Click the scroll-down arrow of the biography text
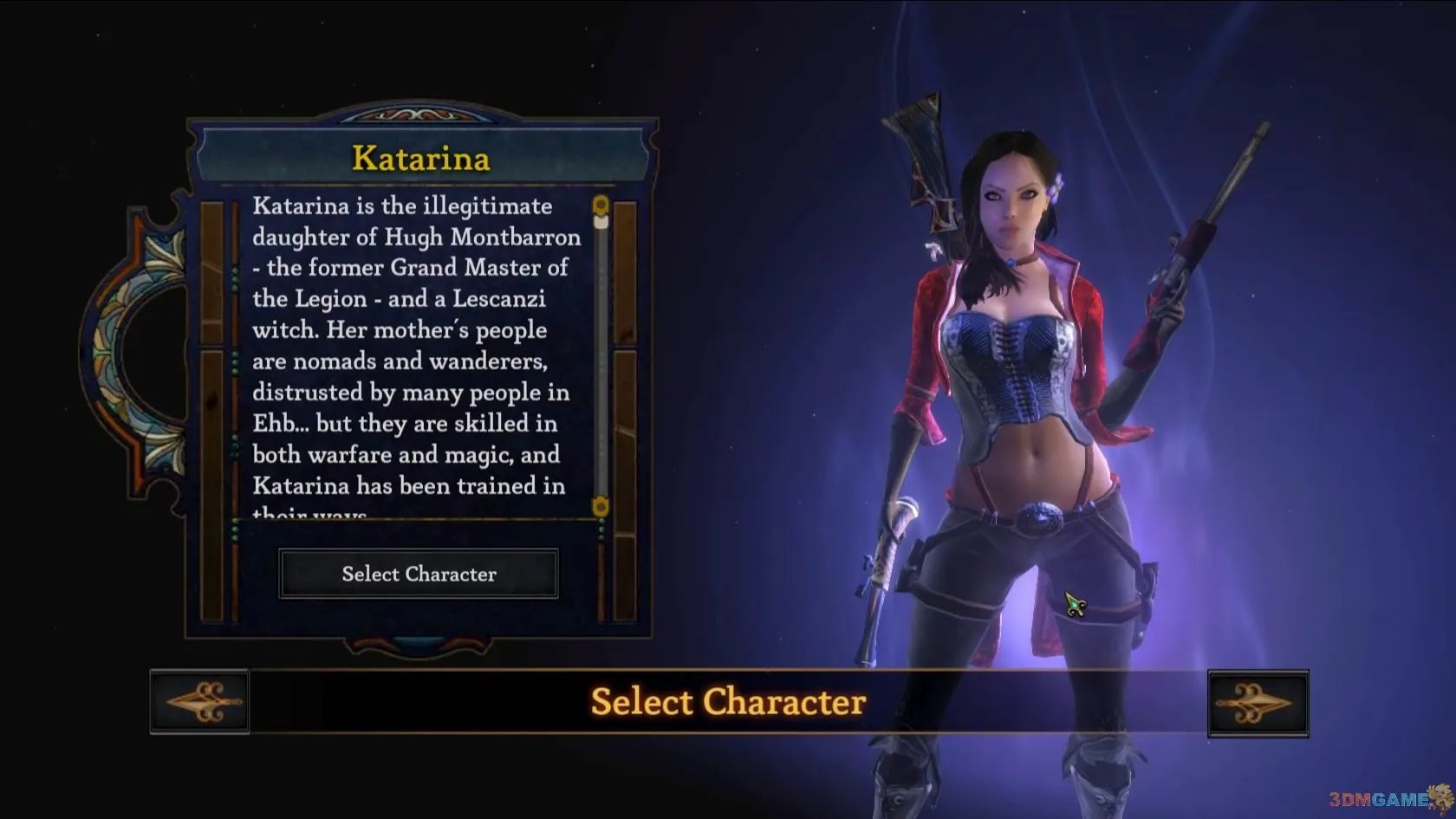This screenshot has width=1456, height=819. tap(600, 505)
